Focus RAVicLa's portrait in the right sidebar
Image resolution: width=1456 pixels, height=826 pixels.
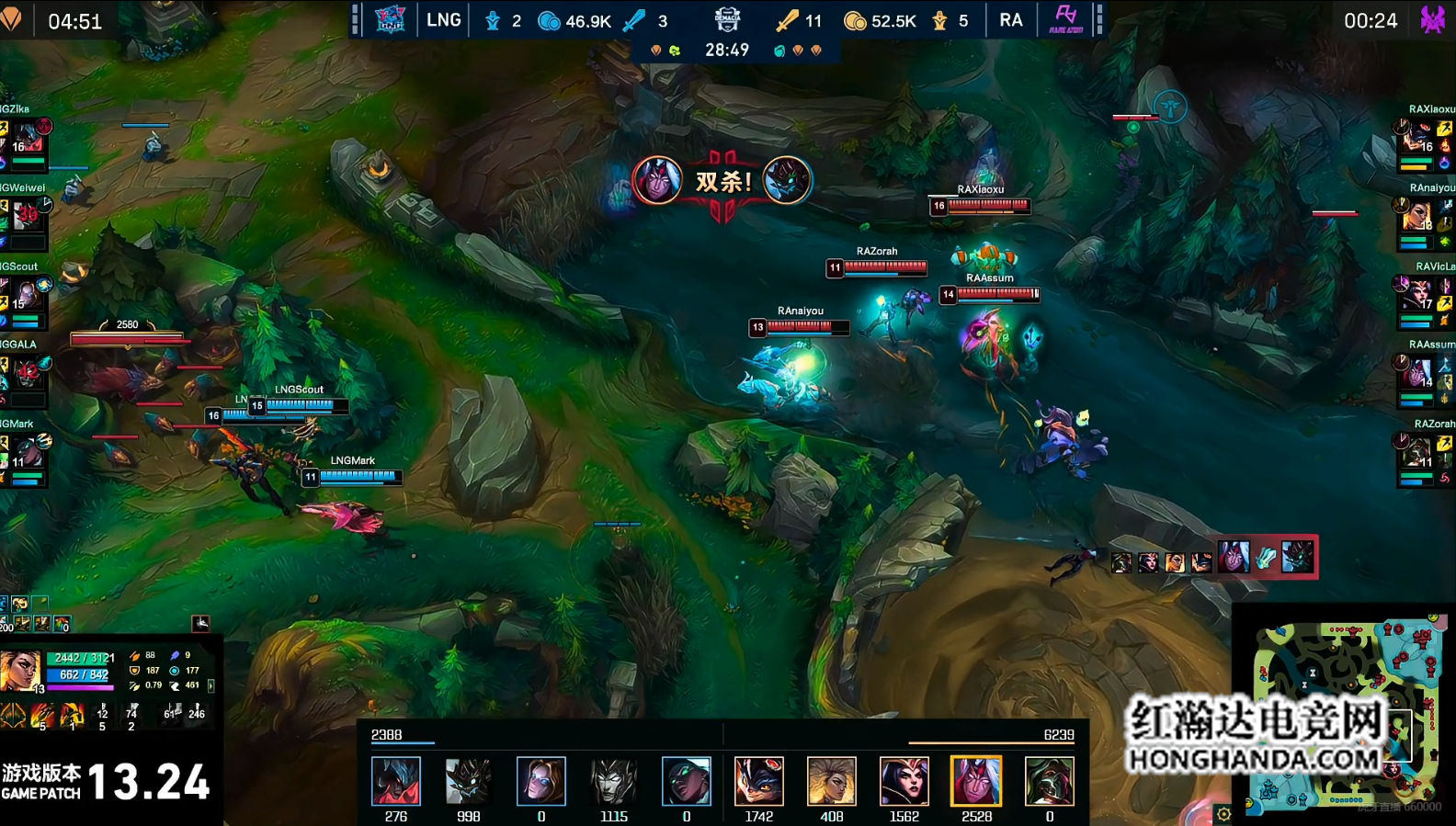[1418, 294]
